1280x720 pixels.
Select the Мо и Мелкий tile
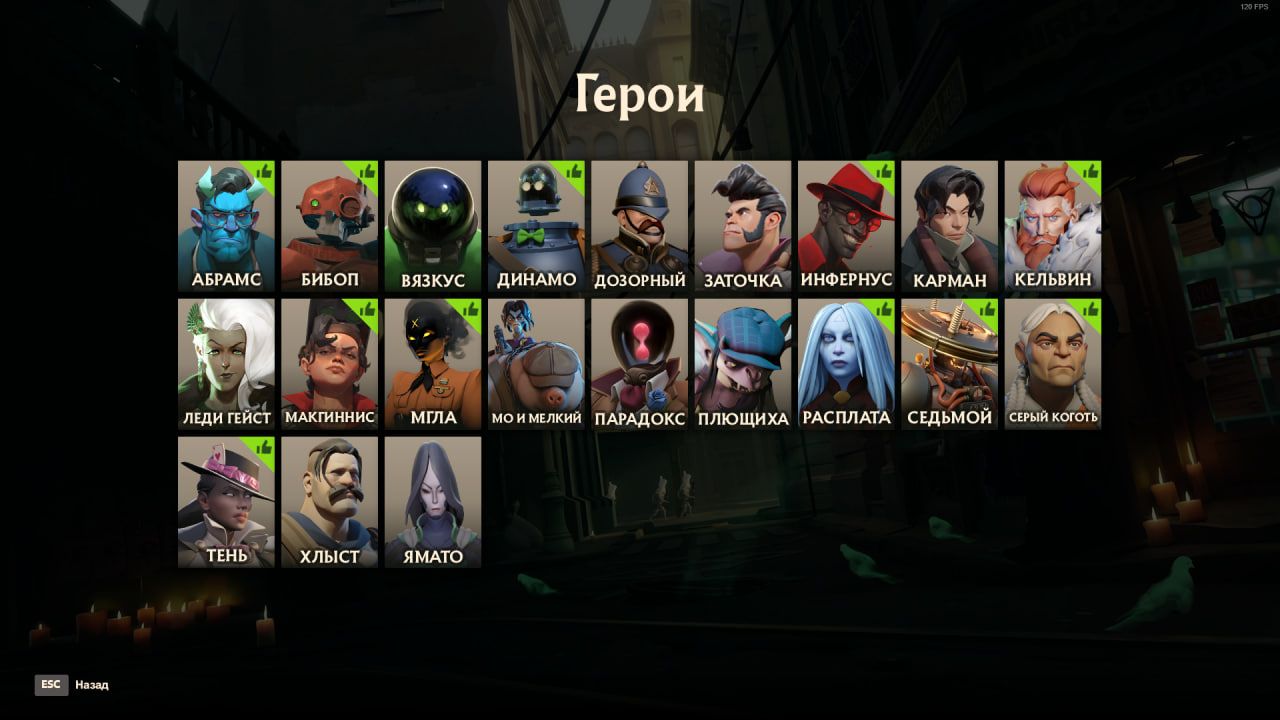click(x=536, y=364)
